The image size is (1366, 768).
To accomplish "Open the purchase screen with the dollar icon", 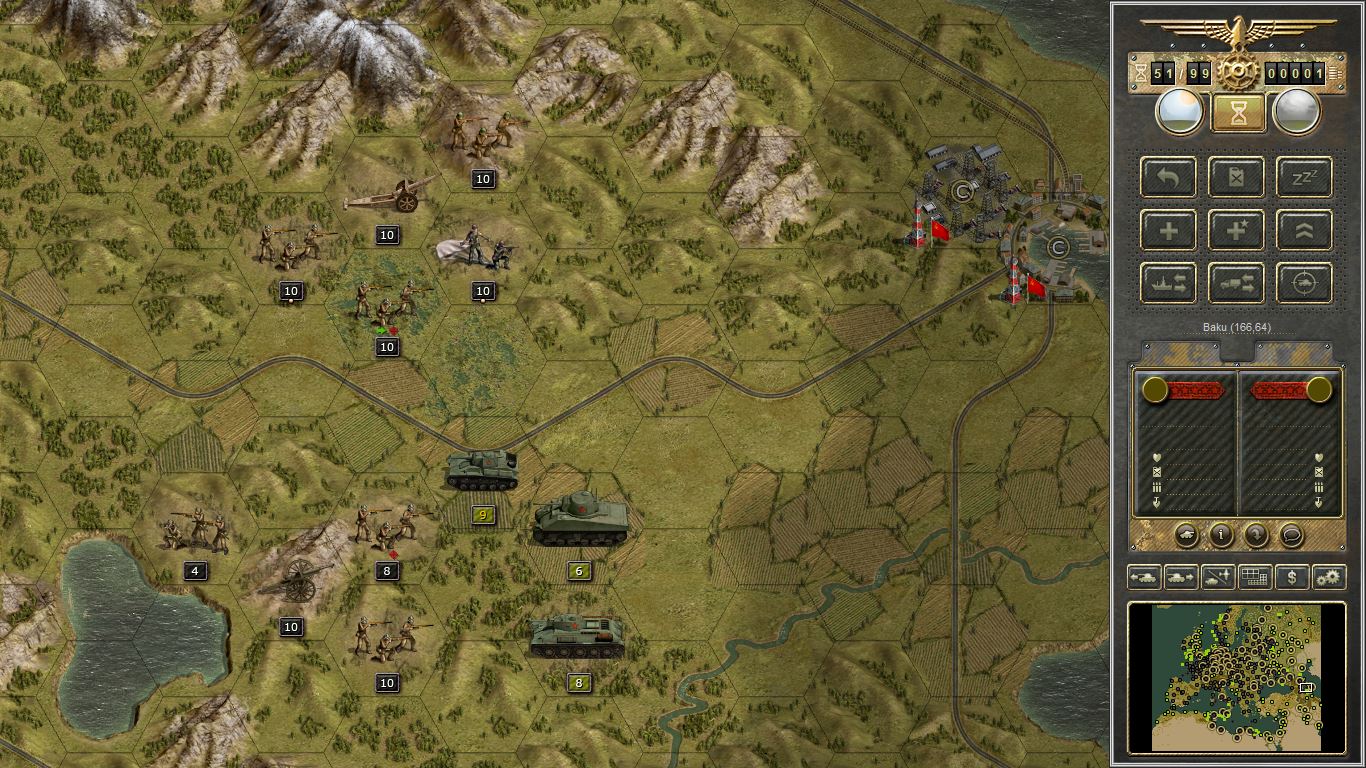I will click(1290, 577).
